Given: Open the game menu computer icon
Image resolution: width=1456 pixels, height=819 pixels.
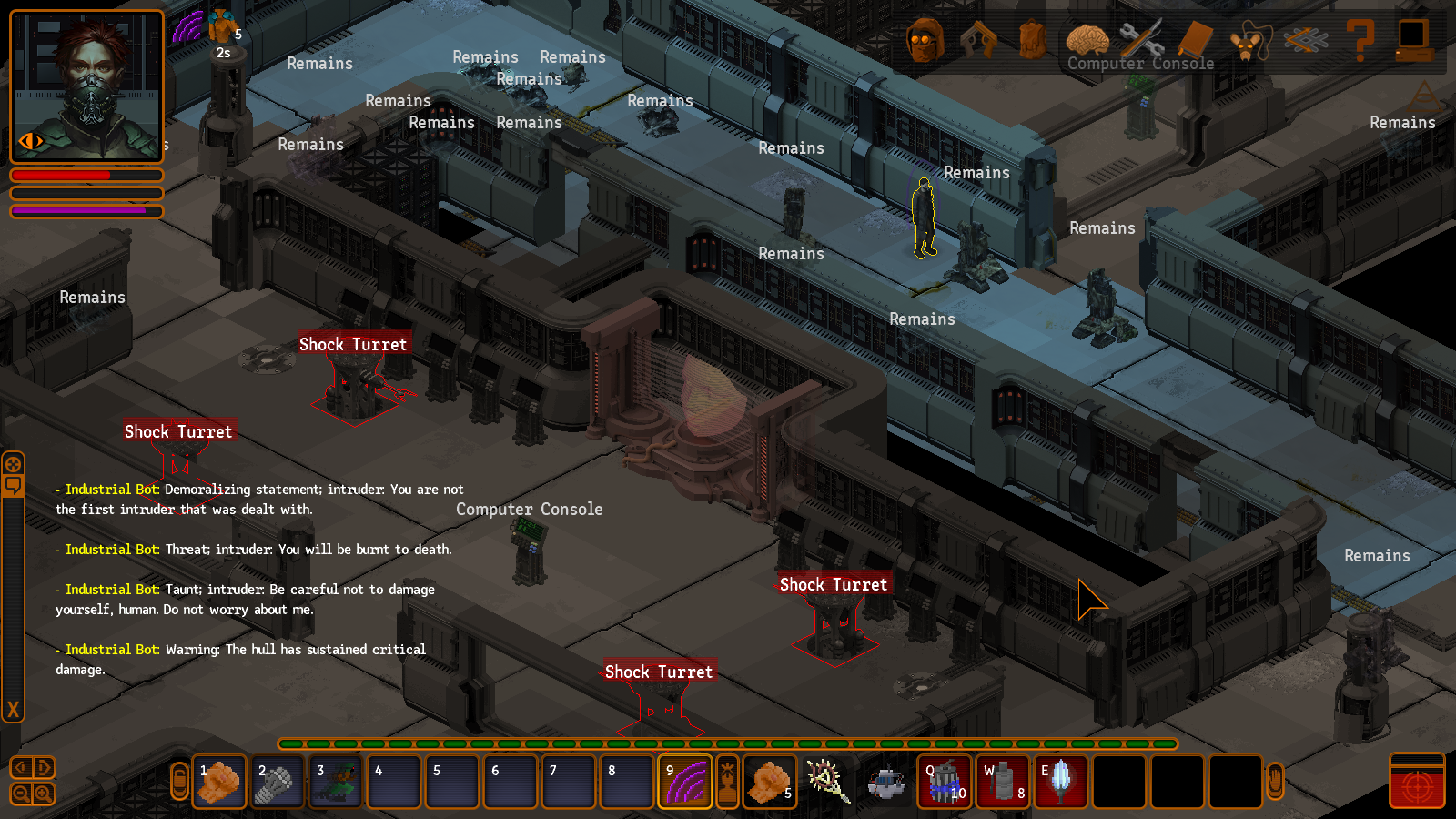Looking at the screenshot, I should pyautogui.click(x=1414, y=40).
